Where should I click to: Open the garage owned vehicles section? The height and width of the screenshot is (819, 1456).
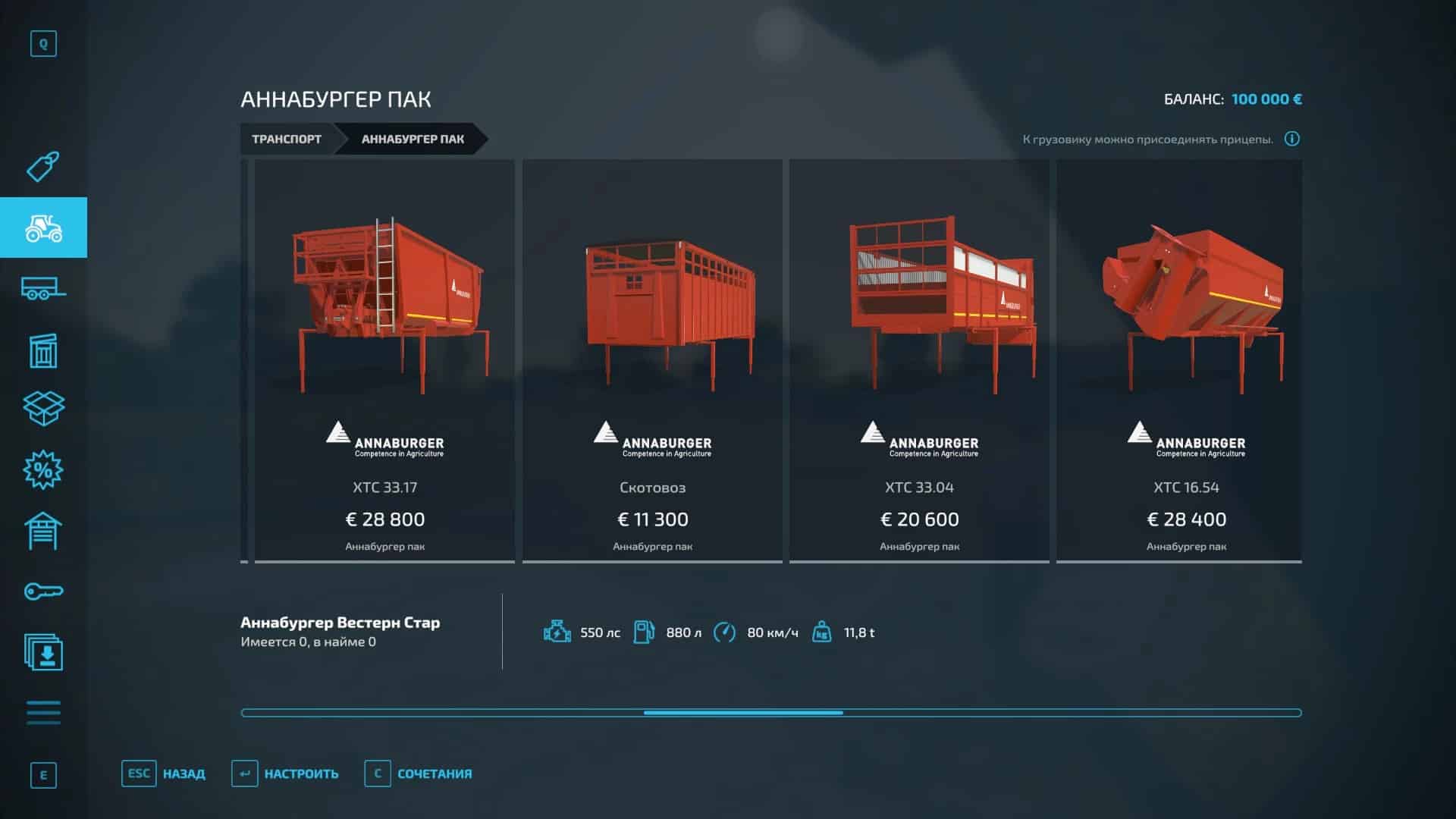[43, 531]
